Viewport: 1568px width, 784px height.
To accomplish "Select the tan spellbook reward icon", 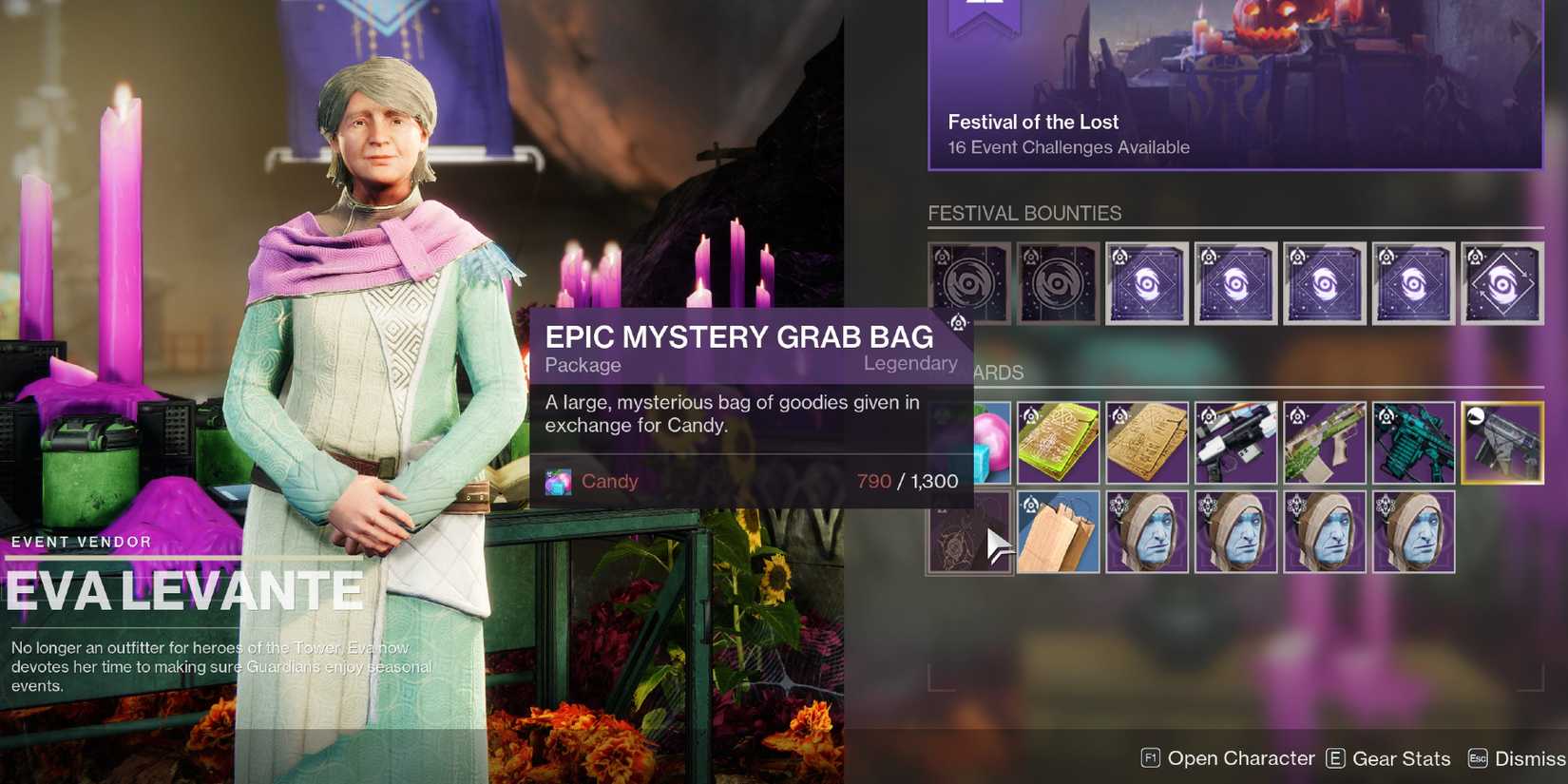I will pyautogui.click(x=1147, y=442).
